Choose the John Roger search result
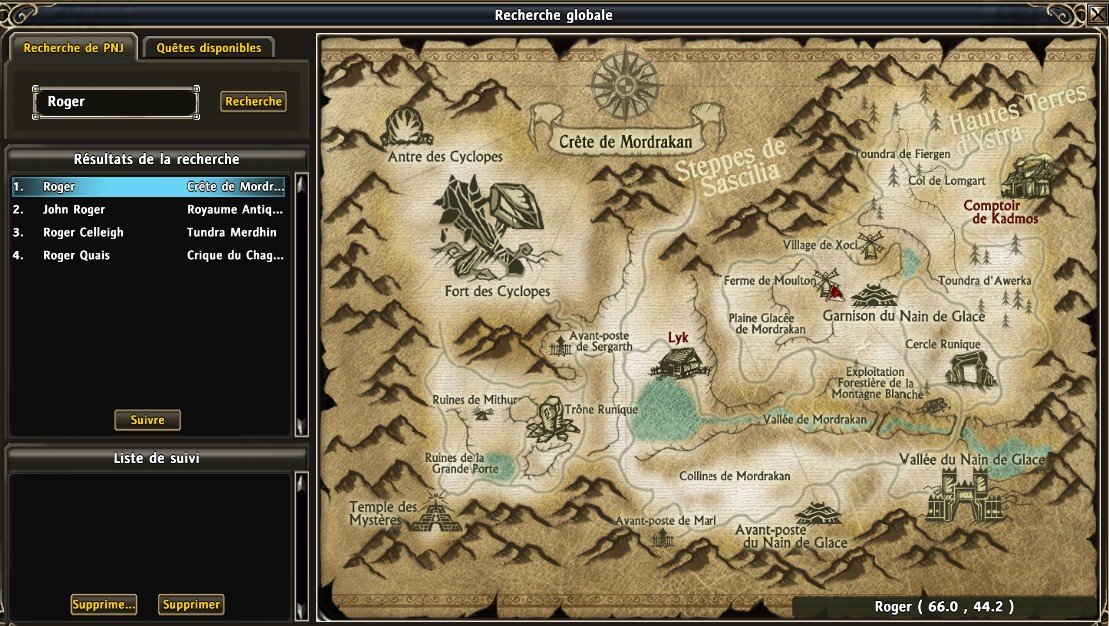This screenshot has width=1109, height=626. [x=148, y=210]
